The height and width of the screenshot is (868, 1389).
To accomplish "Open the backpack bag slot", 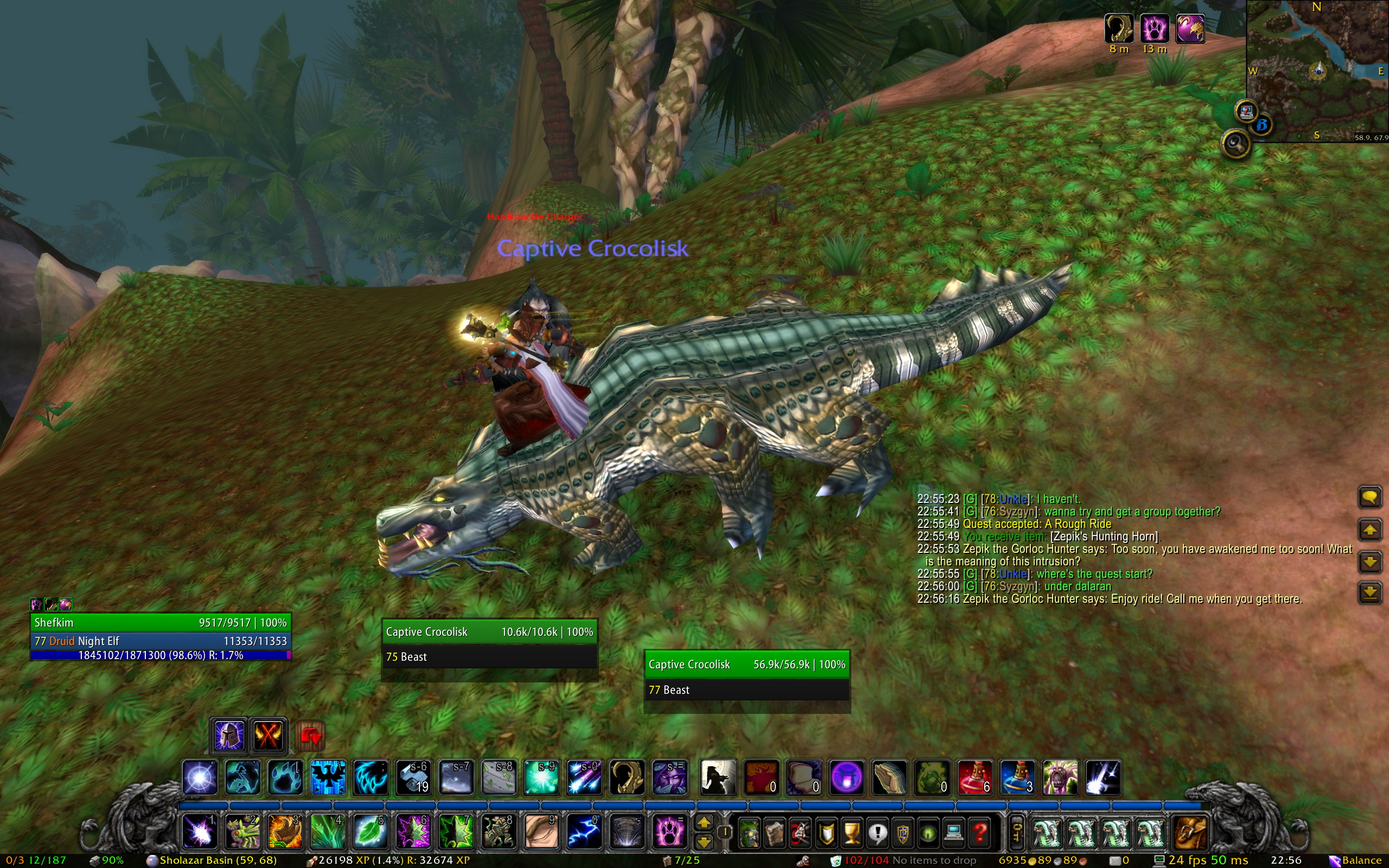I will point(1190,832).
